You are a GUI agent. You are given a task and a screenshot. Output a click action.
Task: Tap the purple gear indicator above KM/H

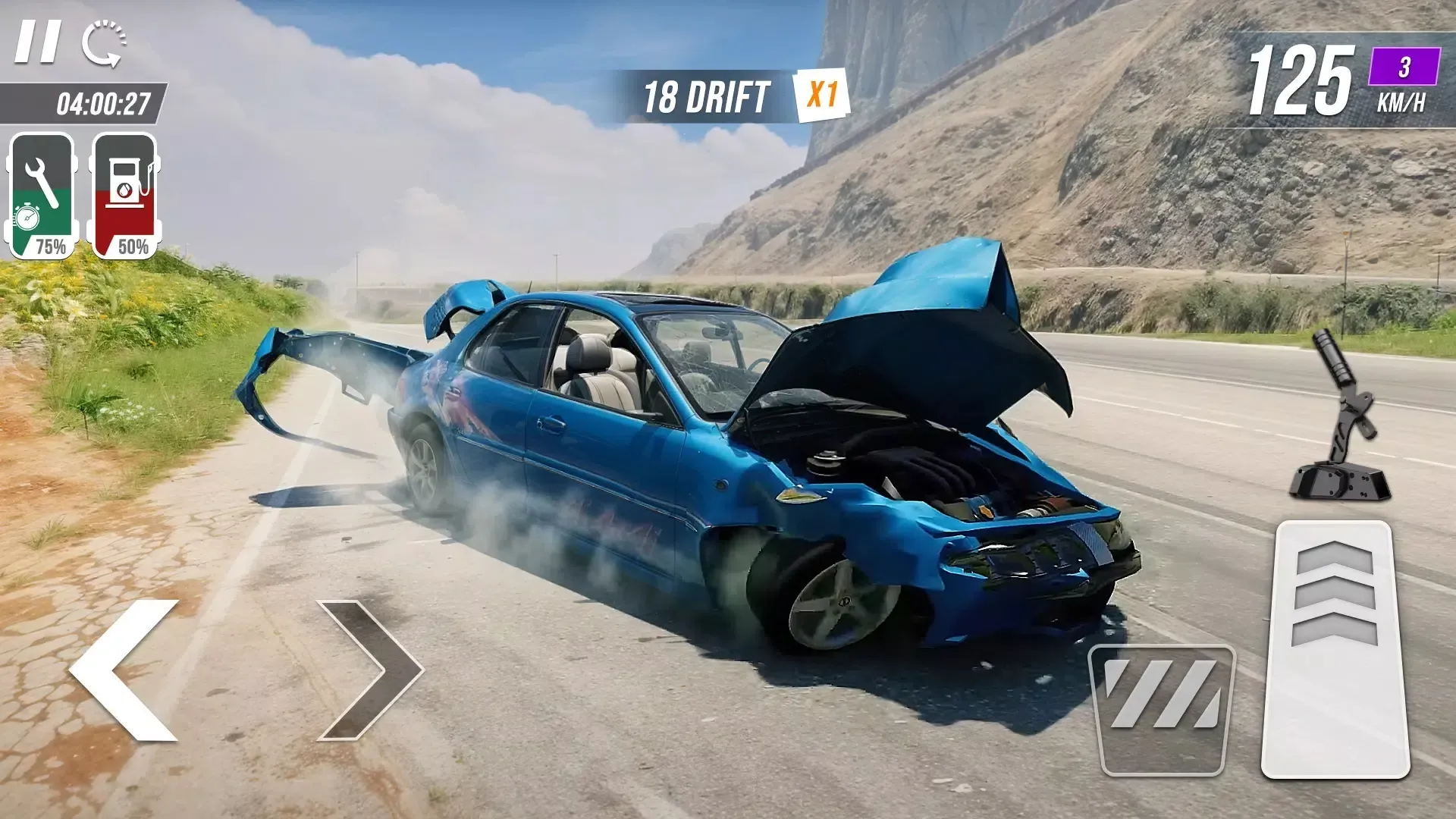(1404, 68)
